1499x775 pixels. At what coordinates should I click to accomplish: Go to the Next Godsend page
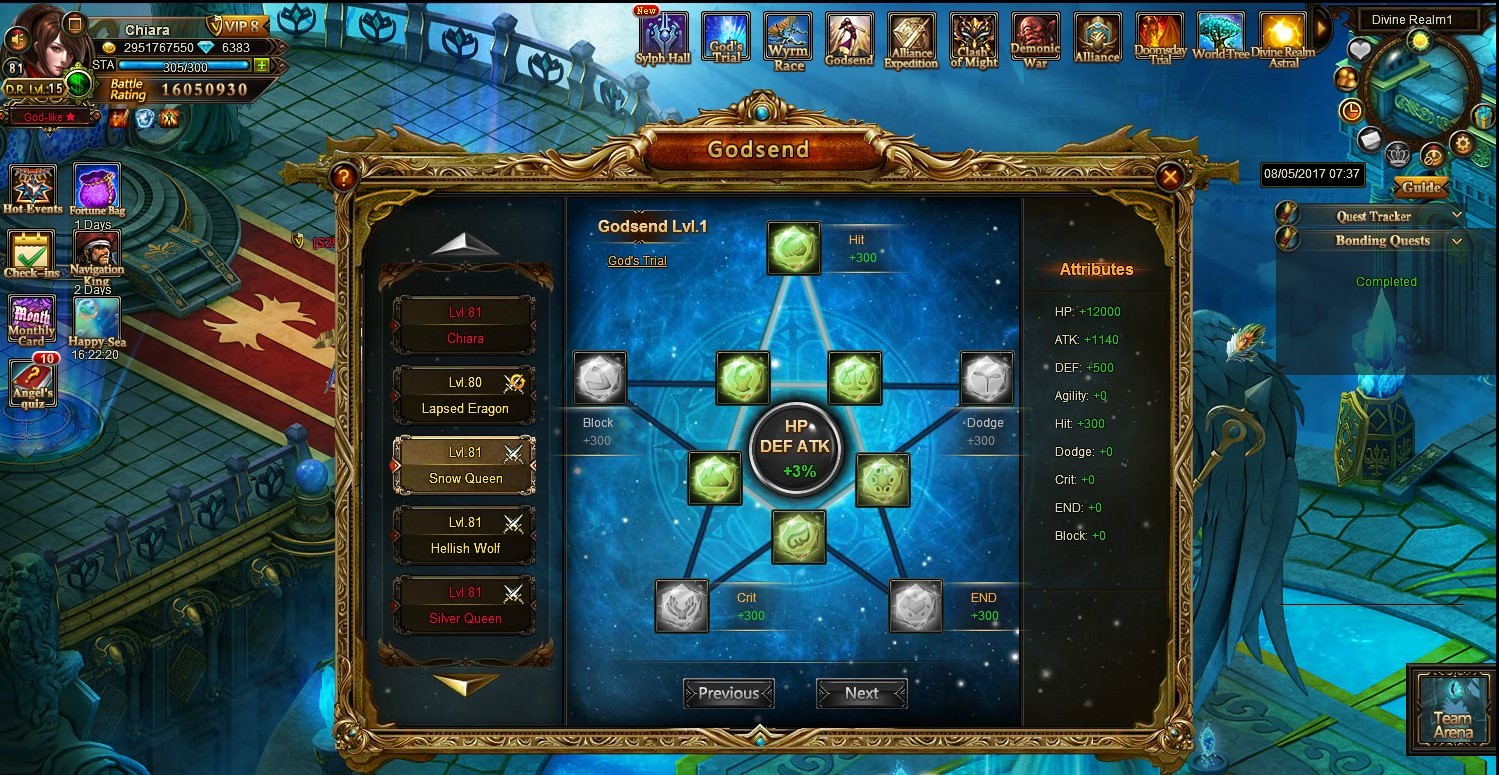pyautogui.click(x=861, y=693)
